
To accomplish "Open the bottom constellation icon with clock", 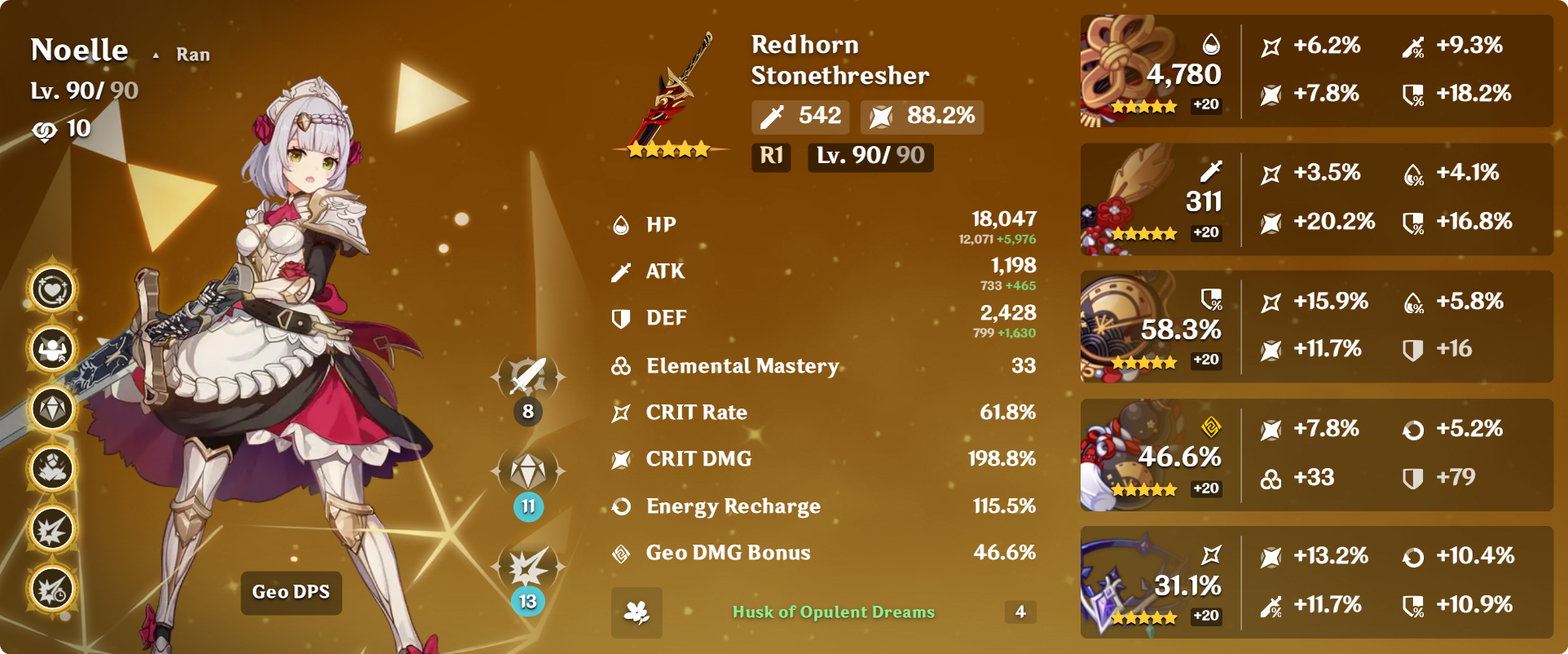I will 53,589.
